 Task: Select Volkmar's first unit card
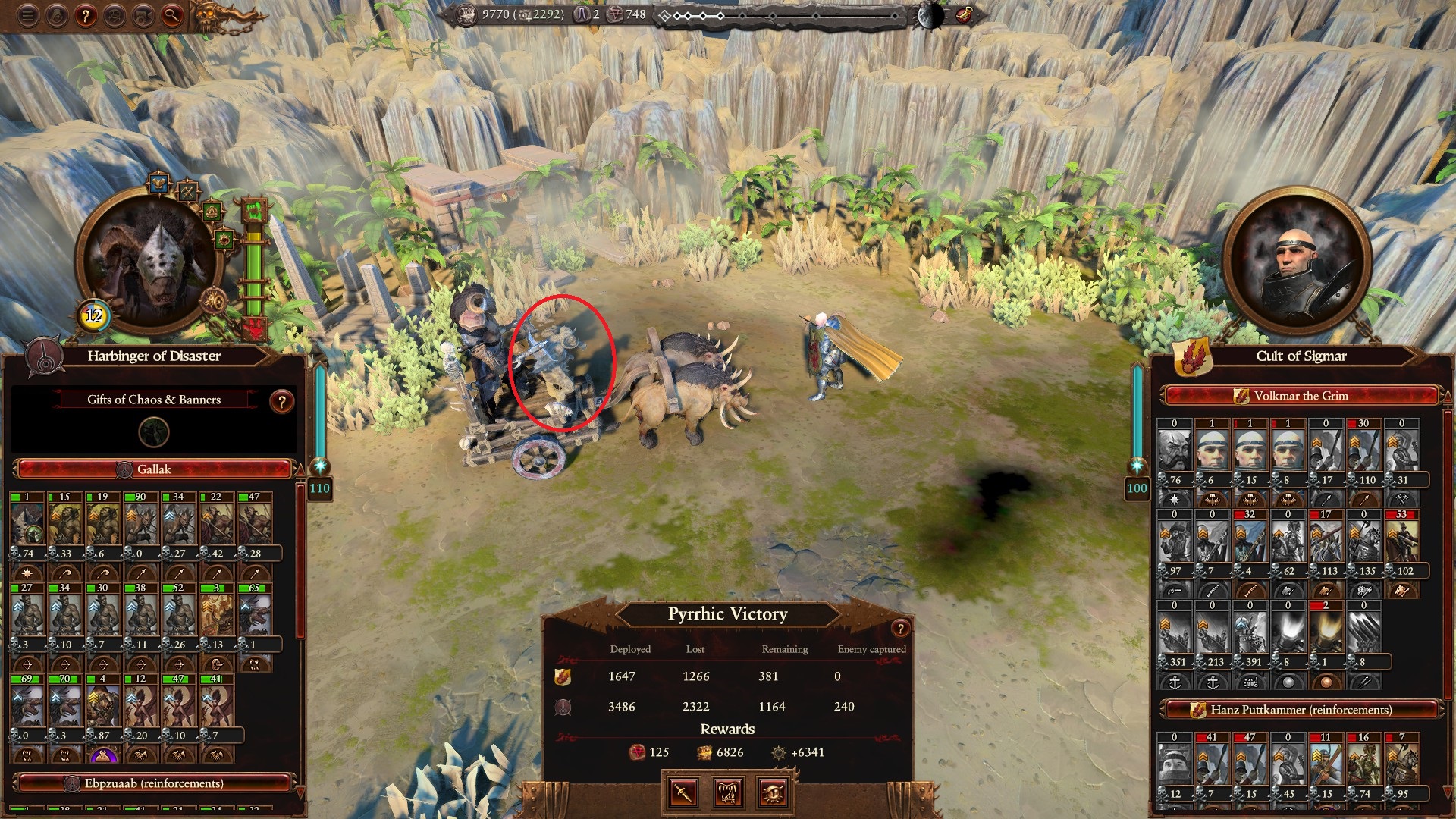[x=1175, y=451]
